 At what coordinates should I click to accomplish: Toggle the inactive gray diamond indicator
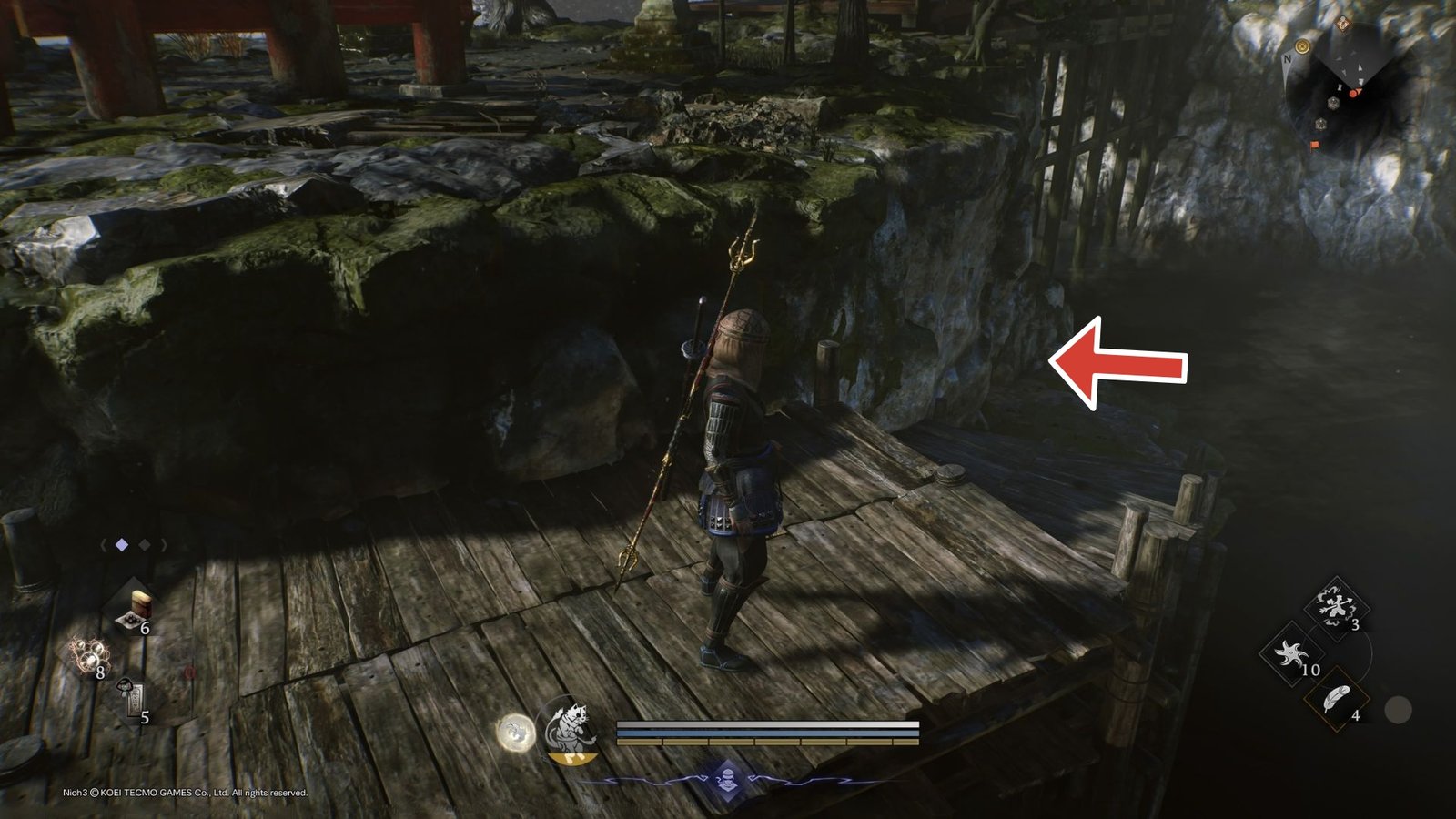[144, 545]
